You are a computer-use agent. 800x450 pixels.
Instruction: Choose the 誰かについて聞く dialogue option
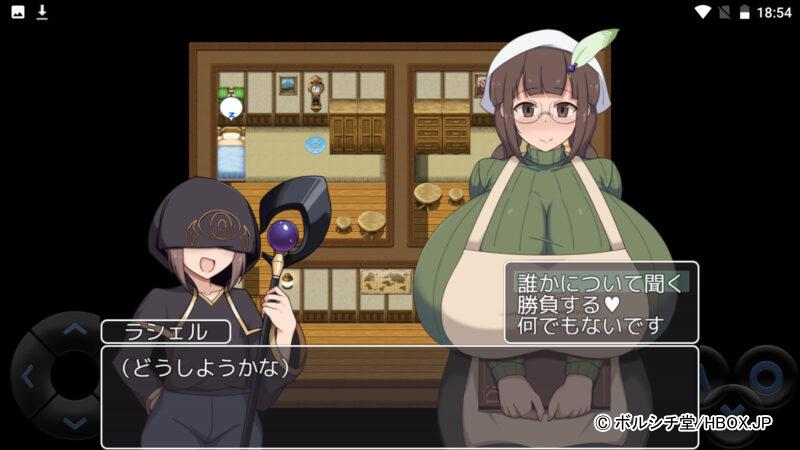coord(600,282)
